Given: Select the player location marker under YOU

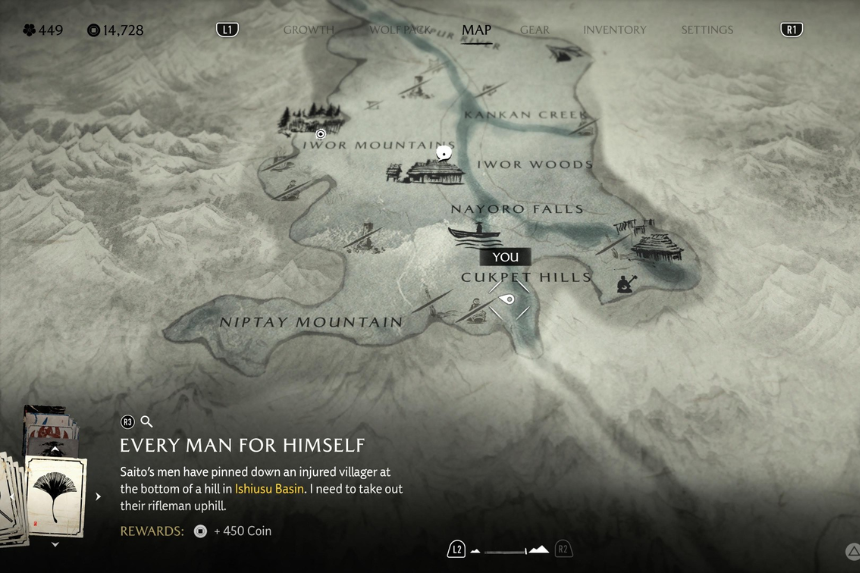Looking at the screenshot, I should [508, 299].
